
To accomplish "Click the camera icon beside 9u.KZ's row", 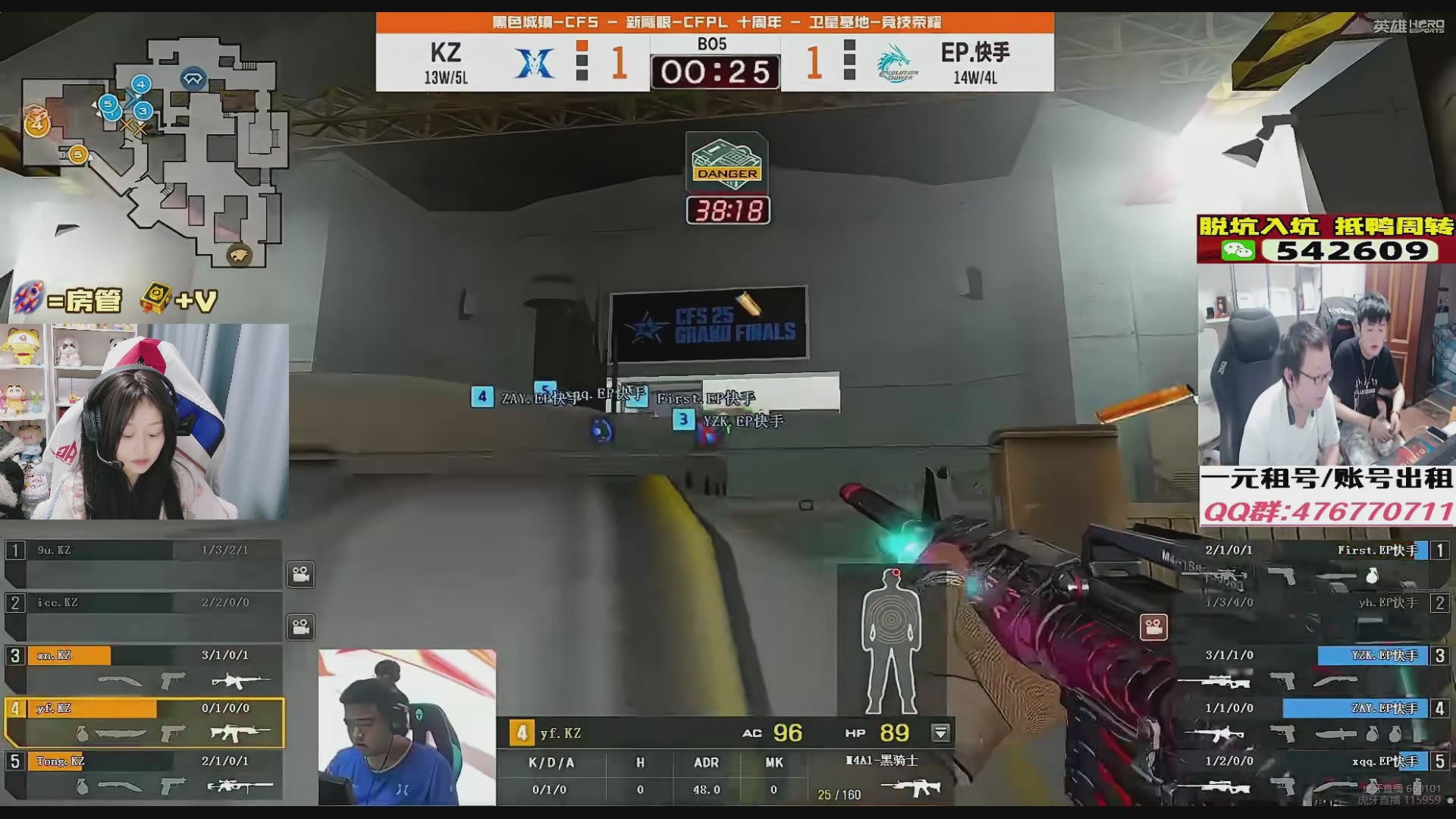I will (x=301, y=575).
